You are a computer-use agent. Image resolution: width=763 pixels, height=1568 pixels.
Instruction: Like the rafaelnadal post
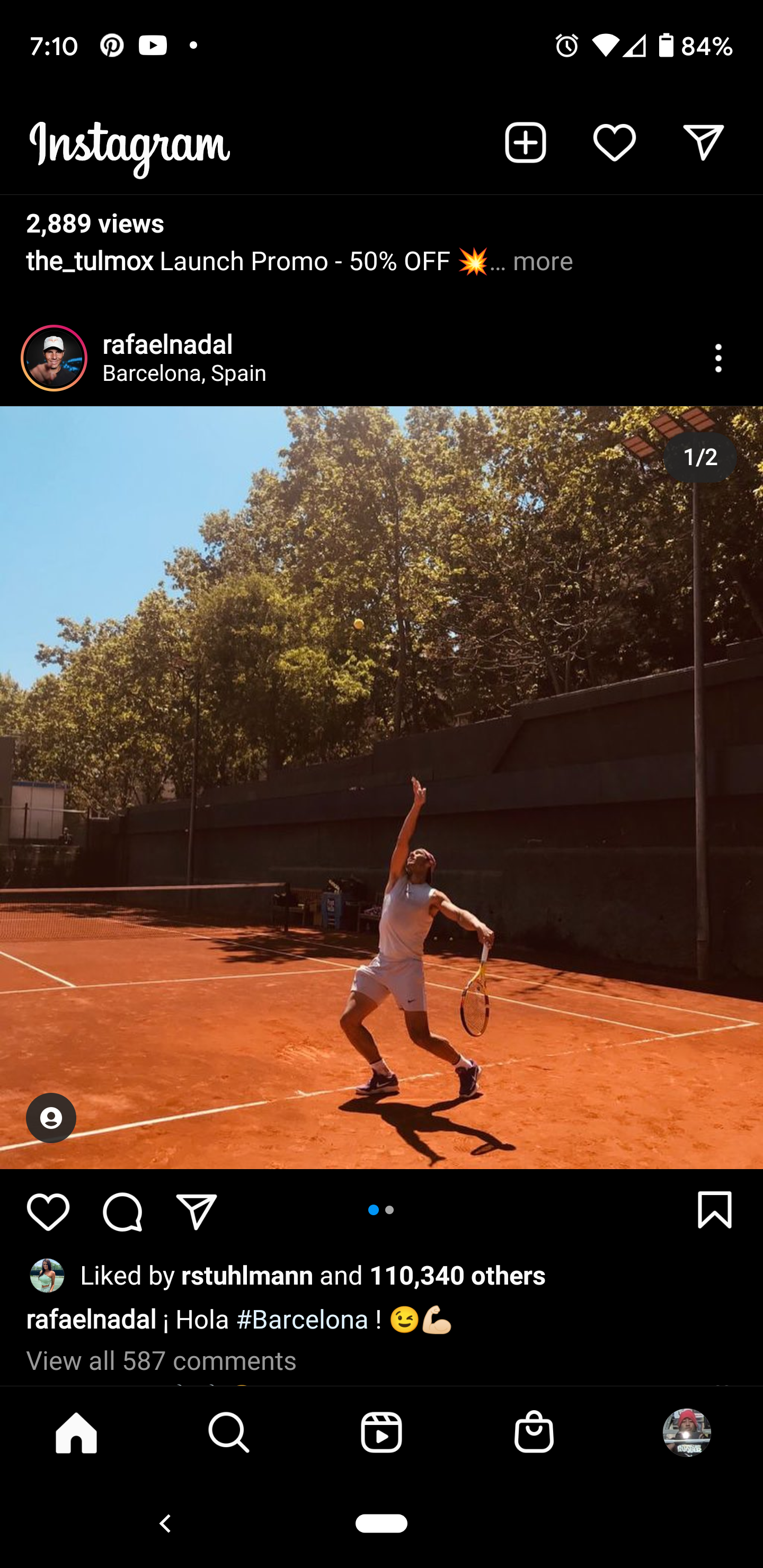point(48,1210)
